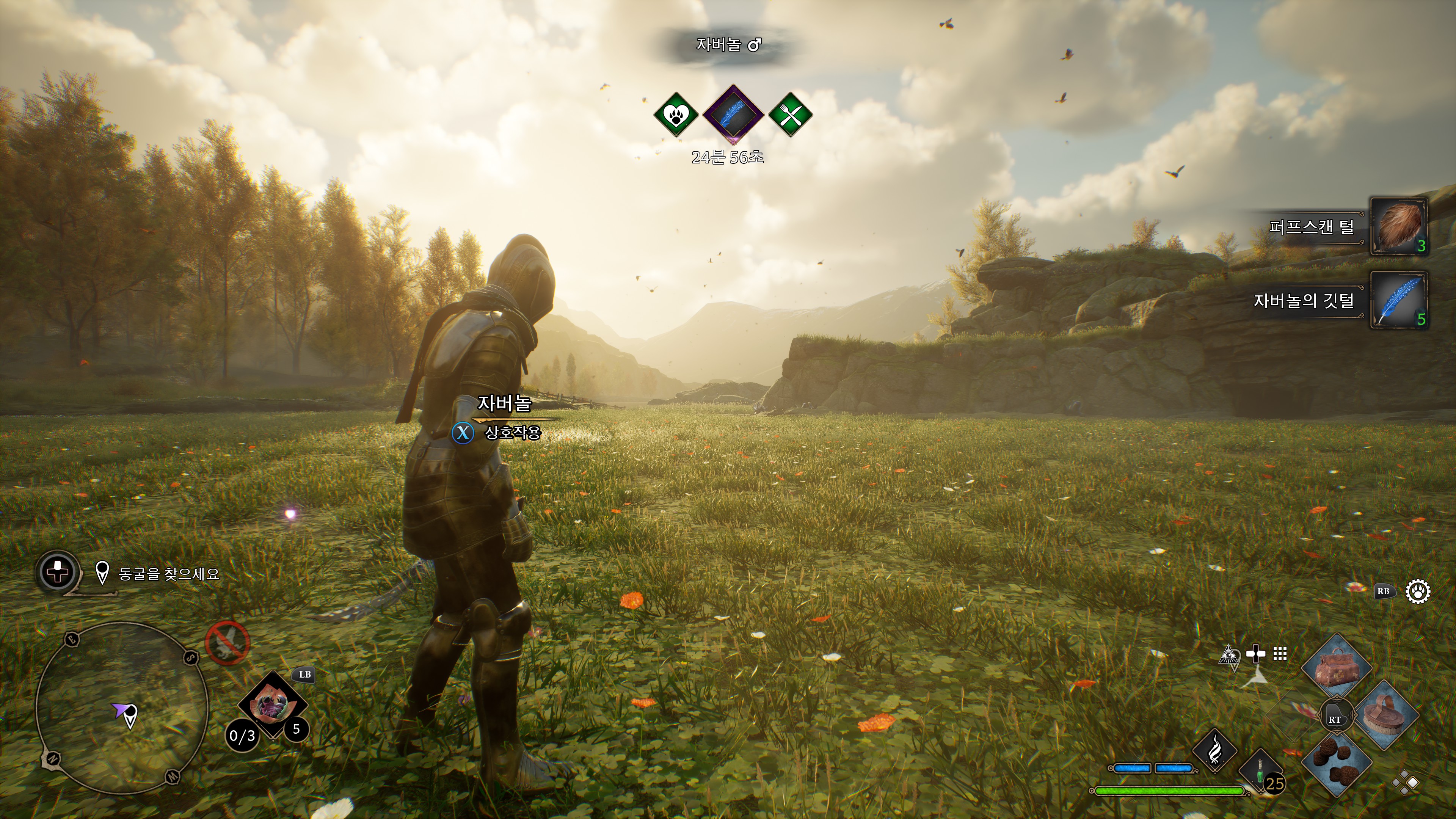
Task: Select the fork and knife feeding icon
Action: 790,115
